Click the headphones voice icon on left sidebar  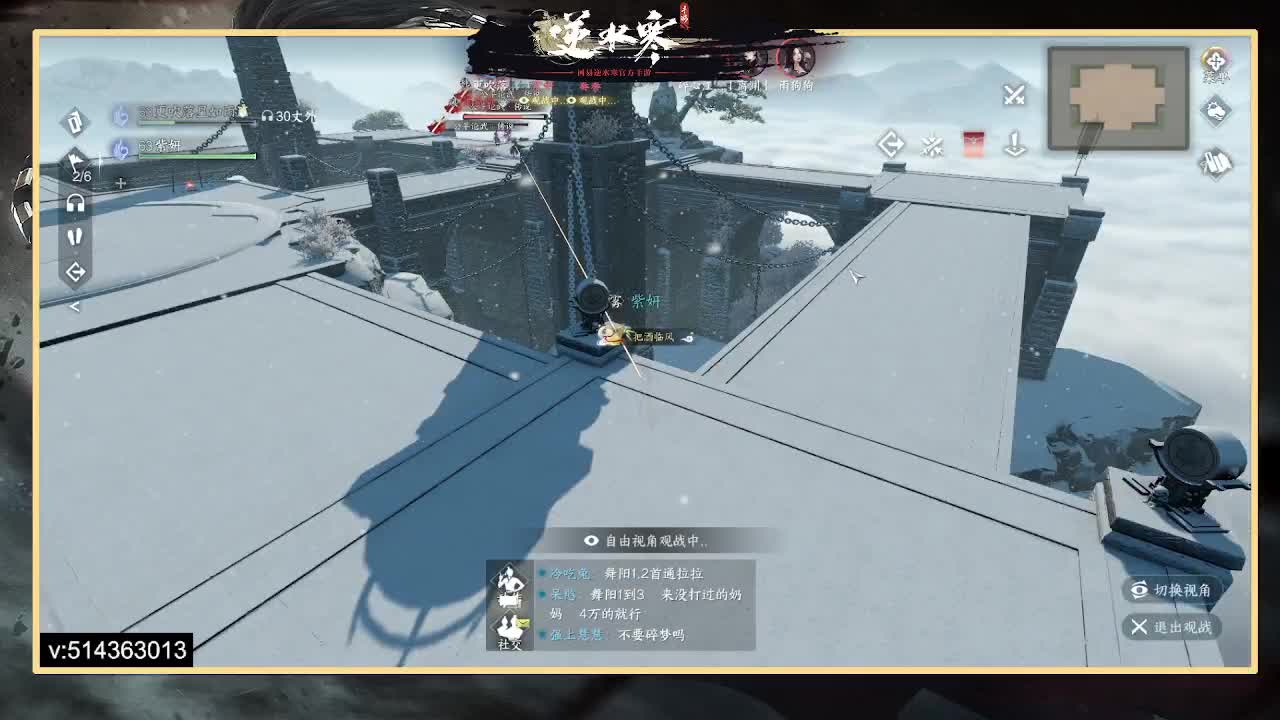pyautogui.click(x=76, y=203)
